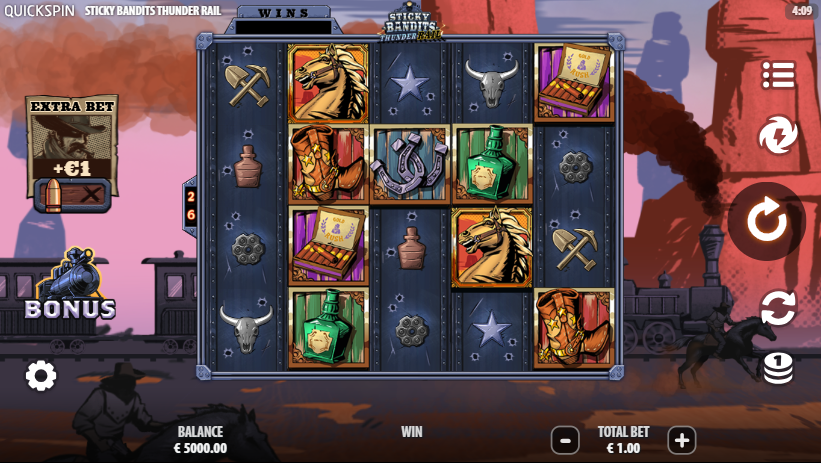The height and width of the screenshot is (463, 821).
Task: Open the autoplay spins option
Action: click(777, 308)
